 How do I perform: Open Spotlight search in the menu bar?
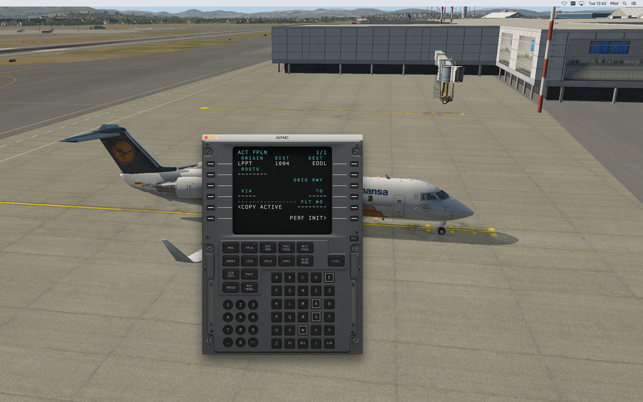pos(625,4)
